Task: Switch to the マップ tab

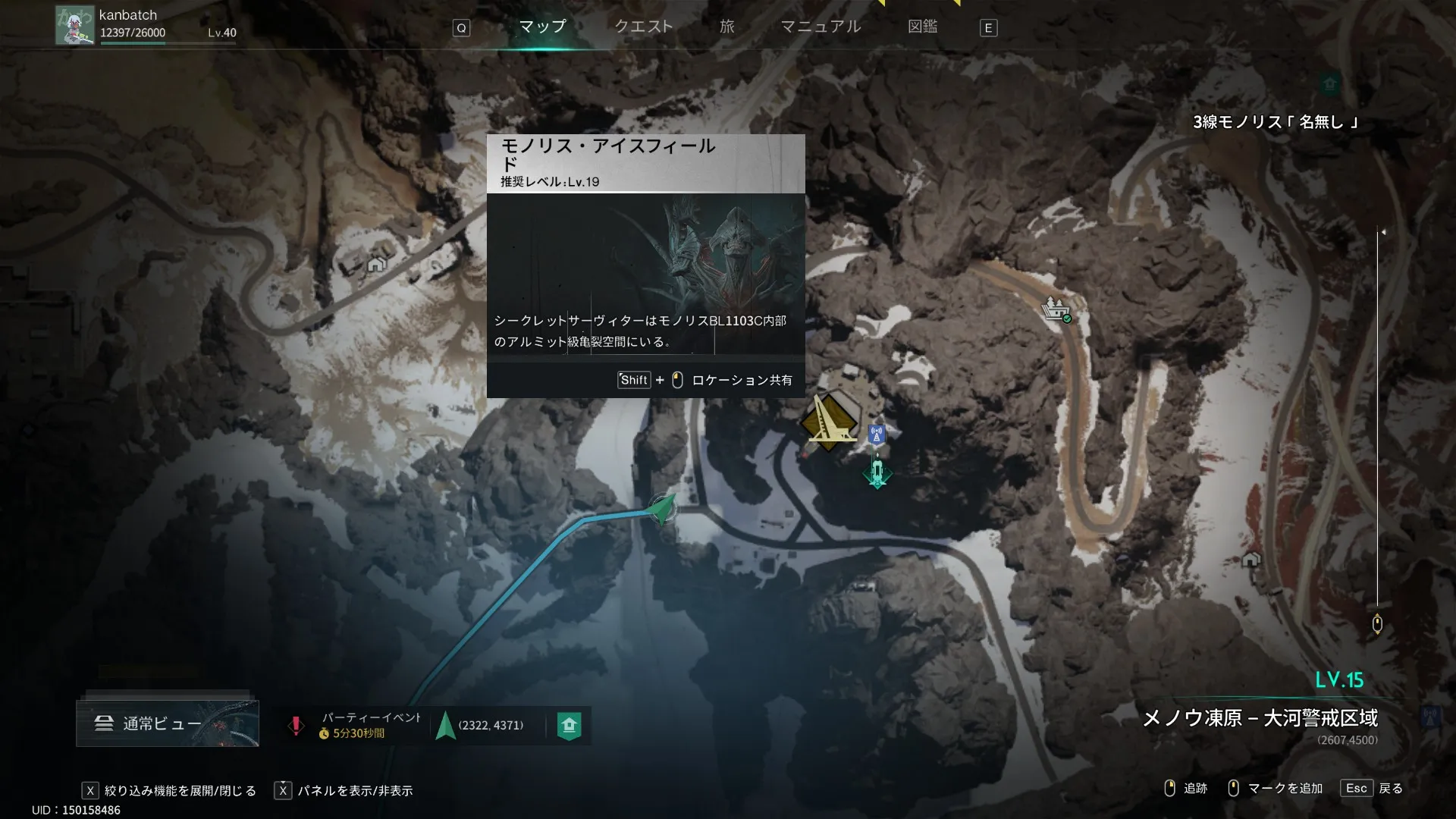Action: point(542,27)
